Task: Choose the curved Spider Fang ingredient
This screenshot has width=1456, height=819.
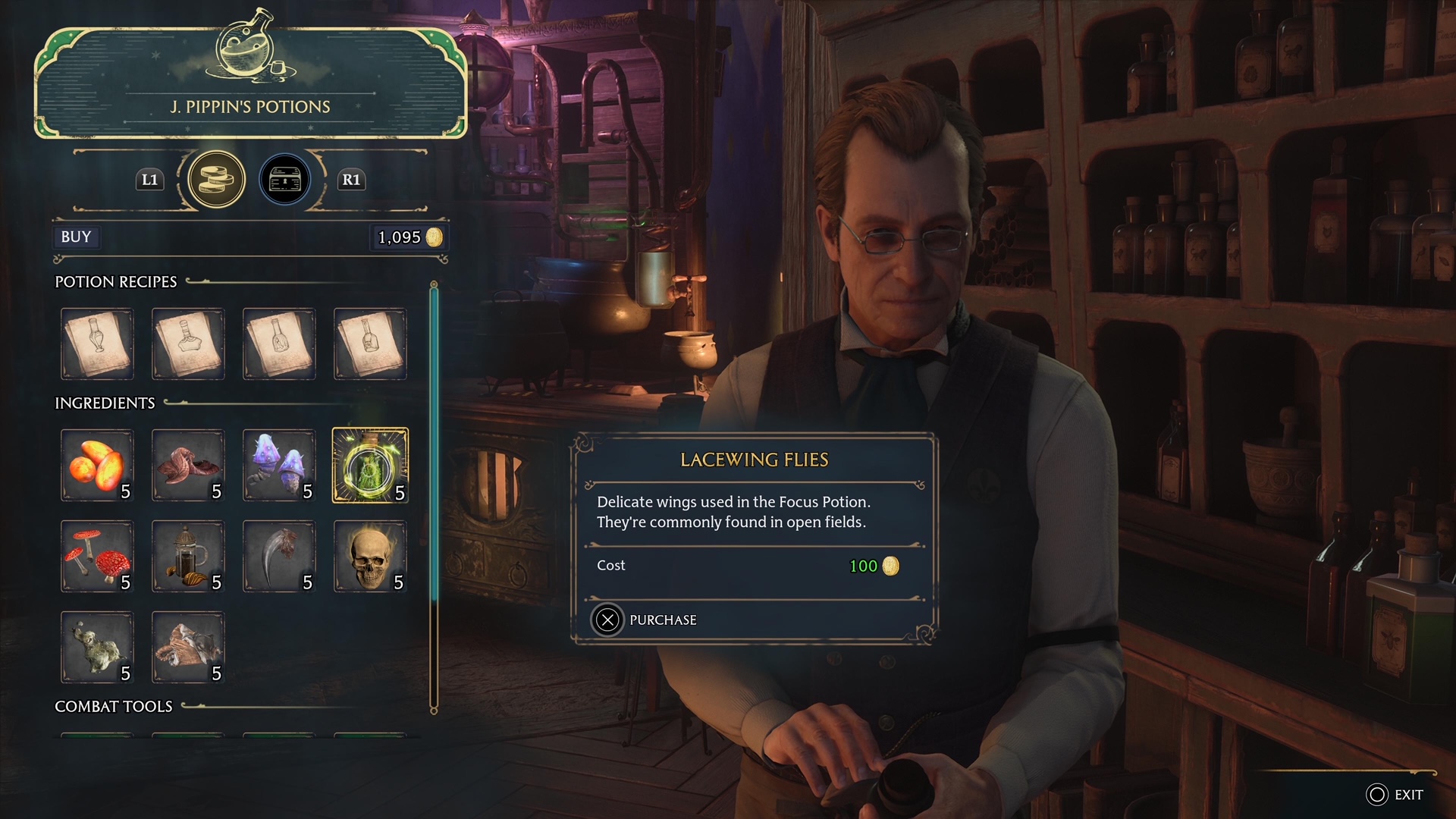Action: pos(279,556)
